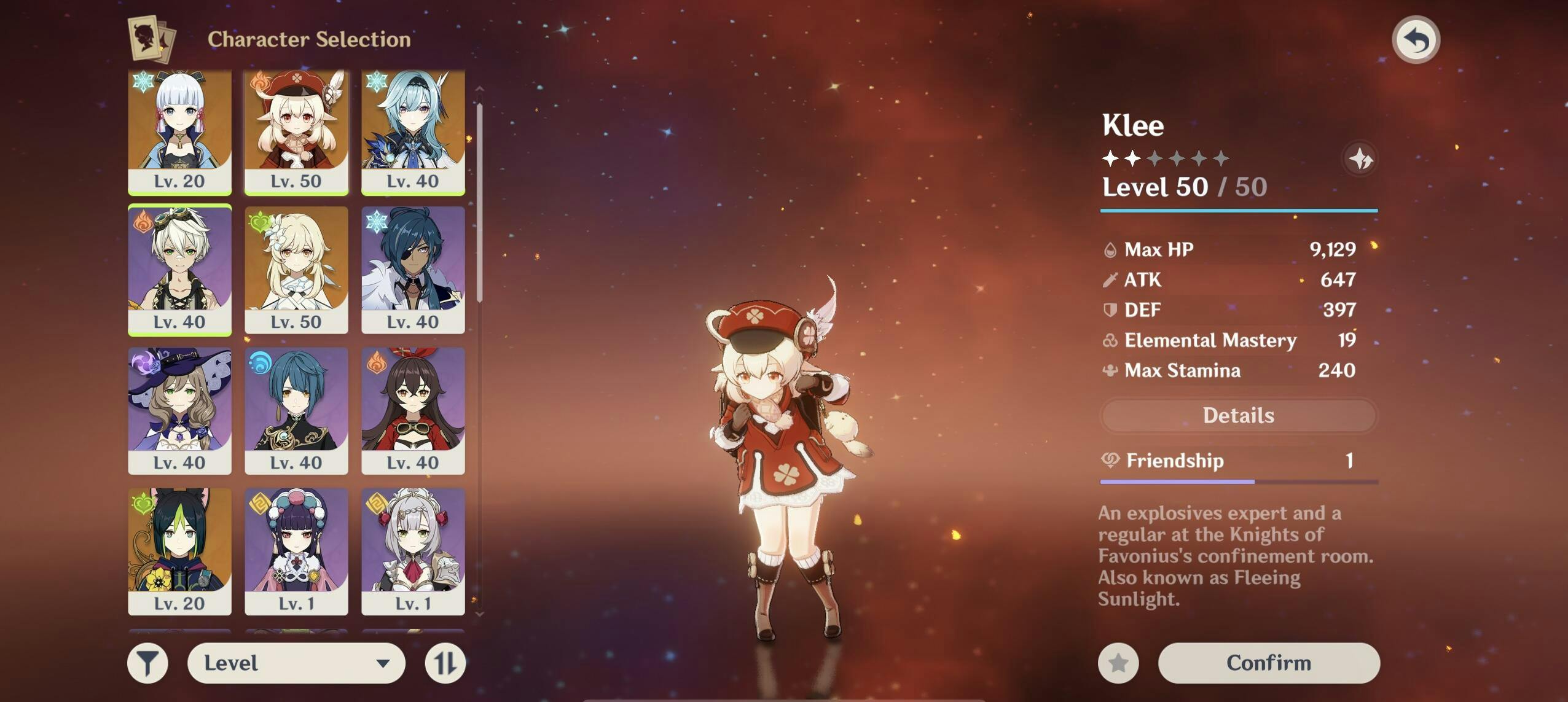Open the Details stats panel

[x=1238, y=416]
